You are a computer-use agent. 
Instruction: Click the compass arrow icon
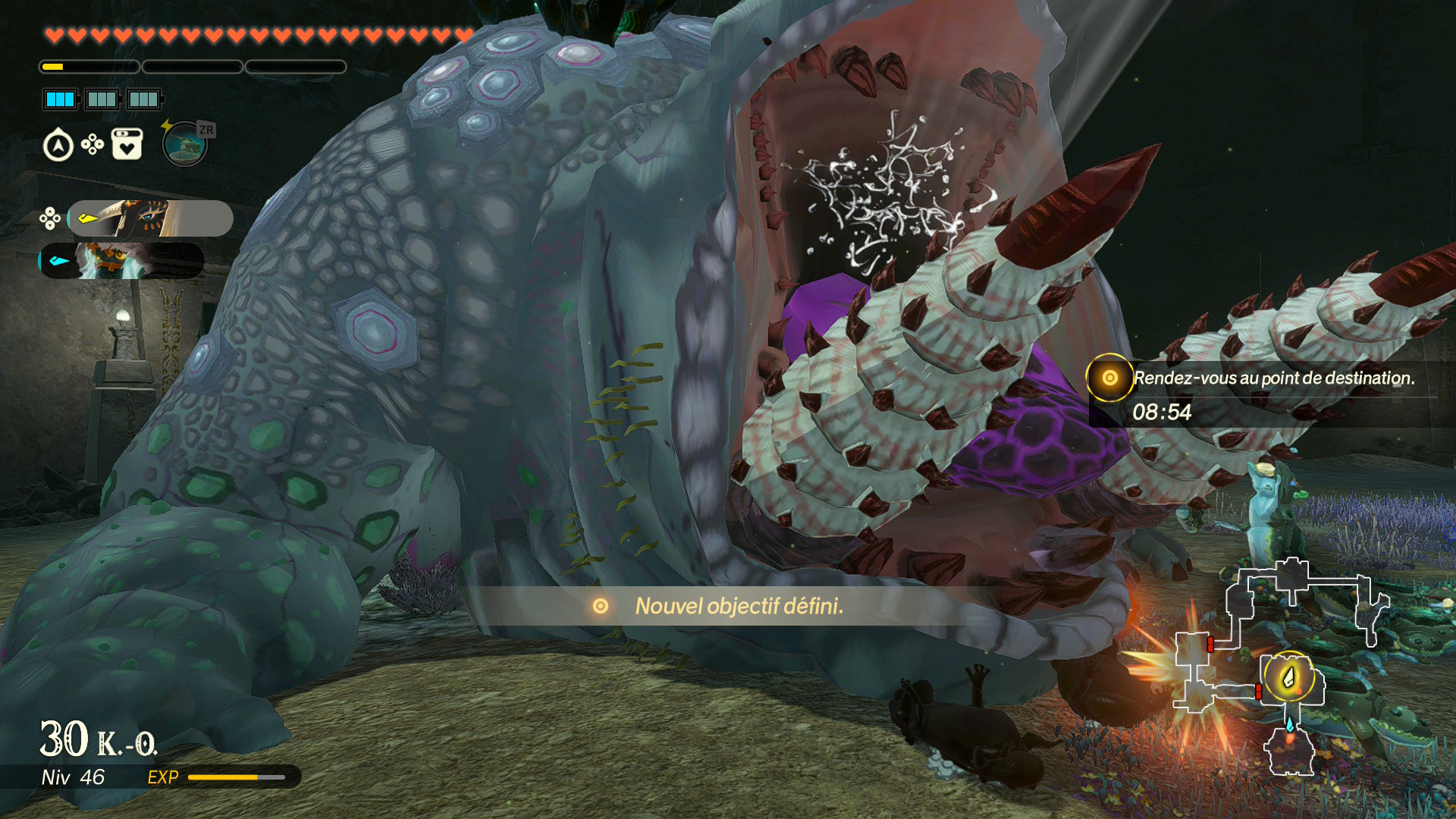(x=58, y=146)
